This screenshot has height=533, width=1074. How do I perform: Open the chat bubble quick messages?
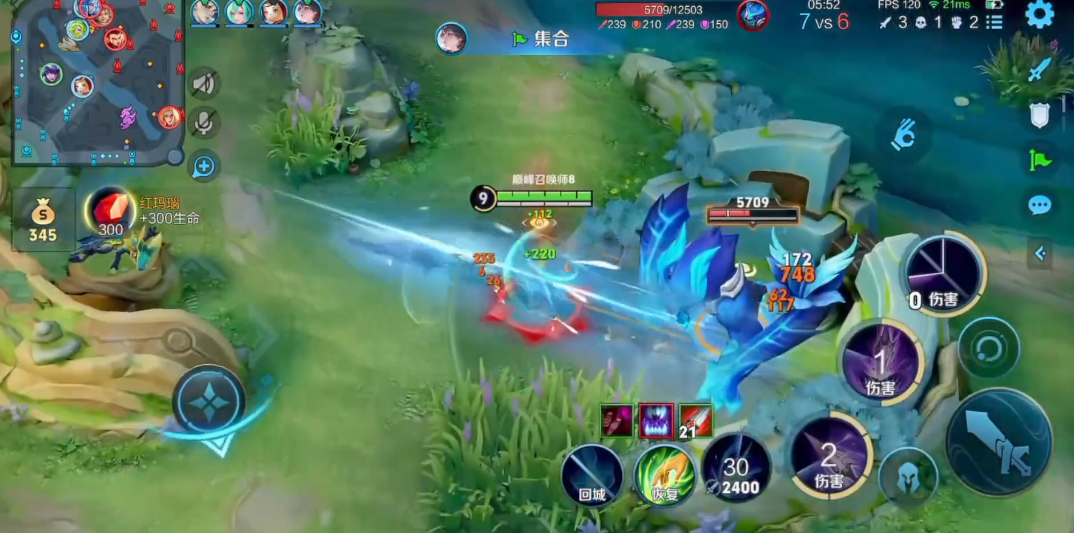pos(1040,205)
